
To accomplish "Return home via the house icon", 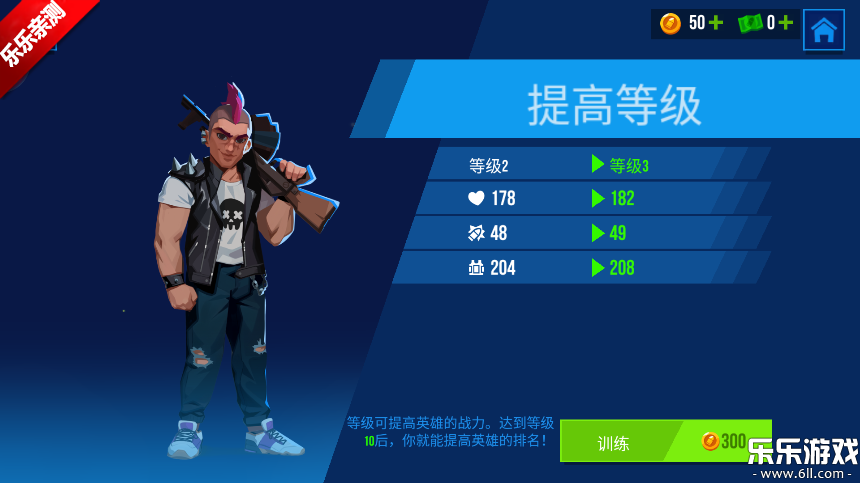I will pyautogui.click(x=823, y=29).
